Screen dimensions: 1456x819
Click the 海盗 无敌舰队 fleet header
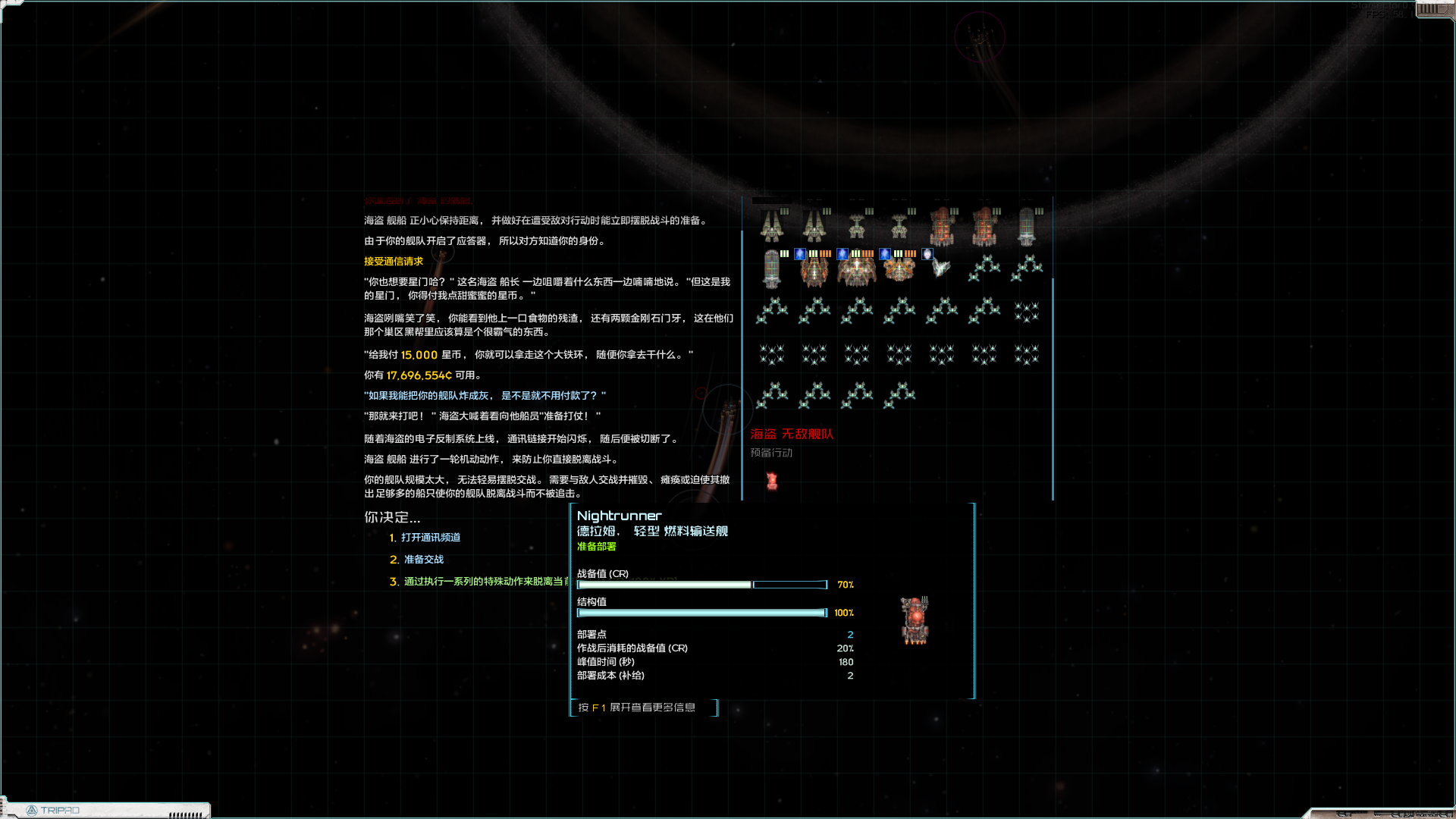(x=792, y=435)
